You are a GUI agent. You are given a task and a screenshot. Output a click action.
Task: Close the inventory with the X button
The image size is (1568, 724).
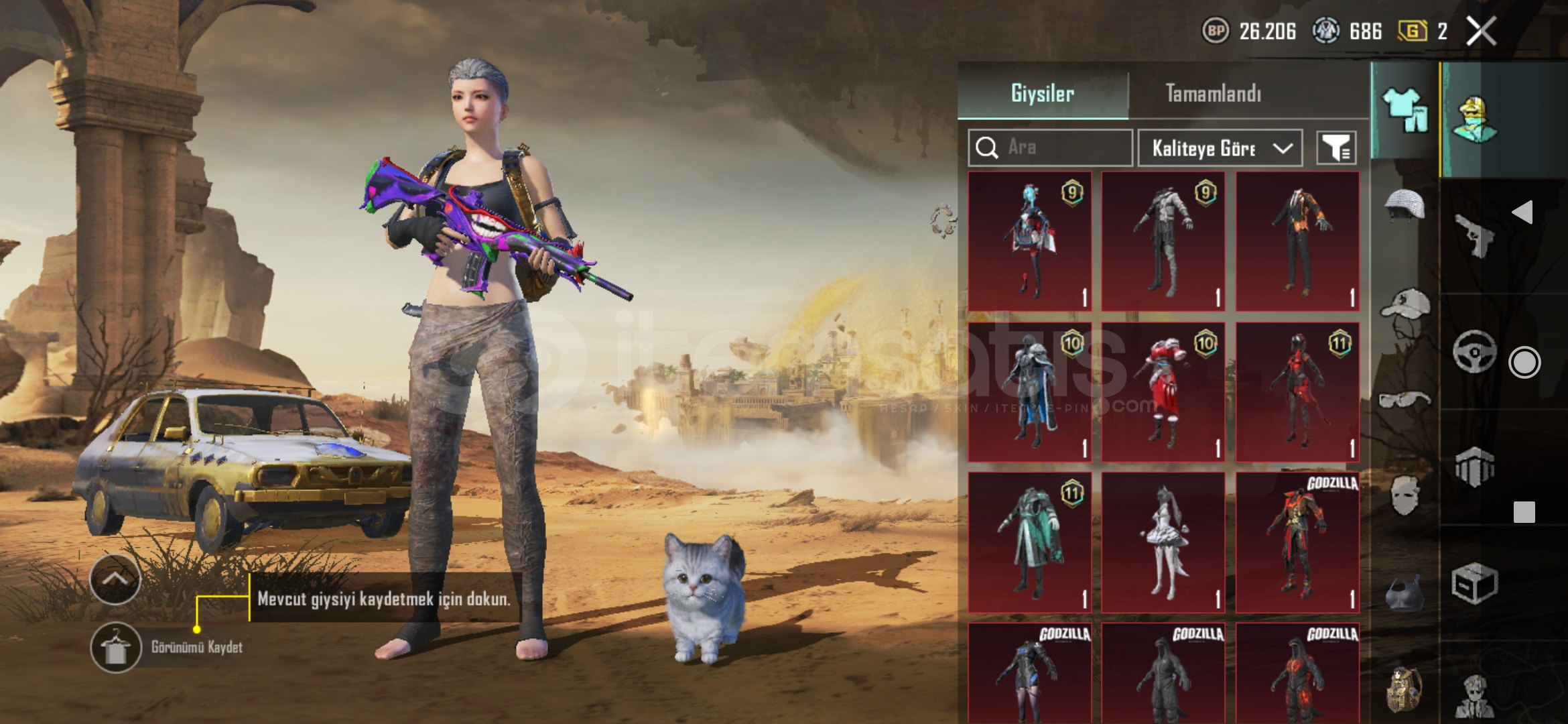click(1481, 31)
